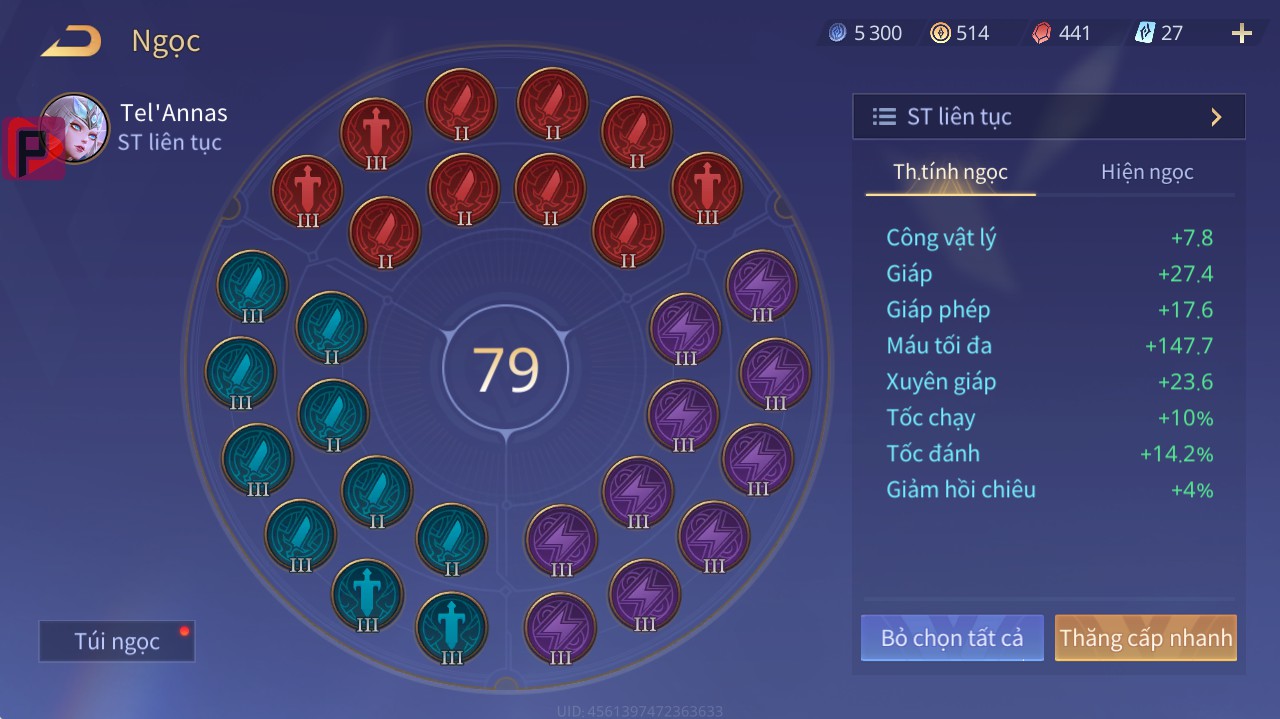Click the Thăng cấp nhanh button
The width and height of the screenshot is (1280, 719).
coord(1145,638)
